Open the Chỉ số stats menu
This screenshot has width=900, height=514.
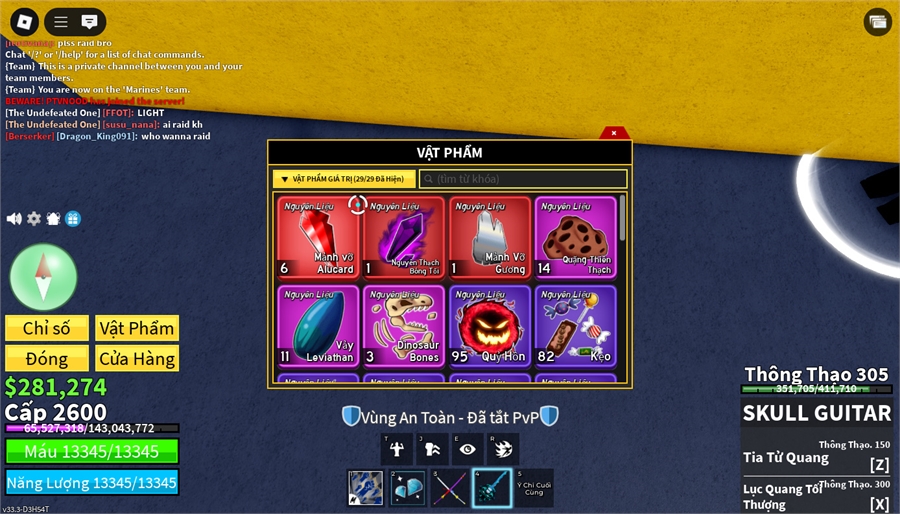(x=47, y=328)
